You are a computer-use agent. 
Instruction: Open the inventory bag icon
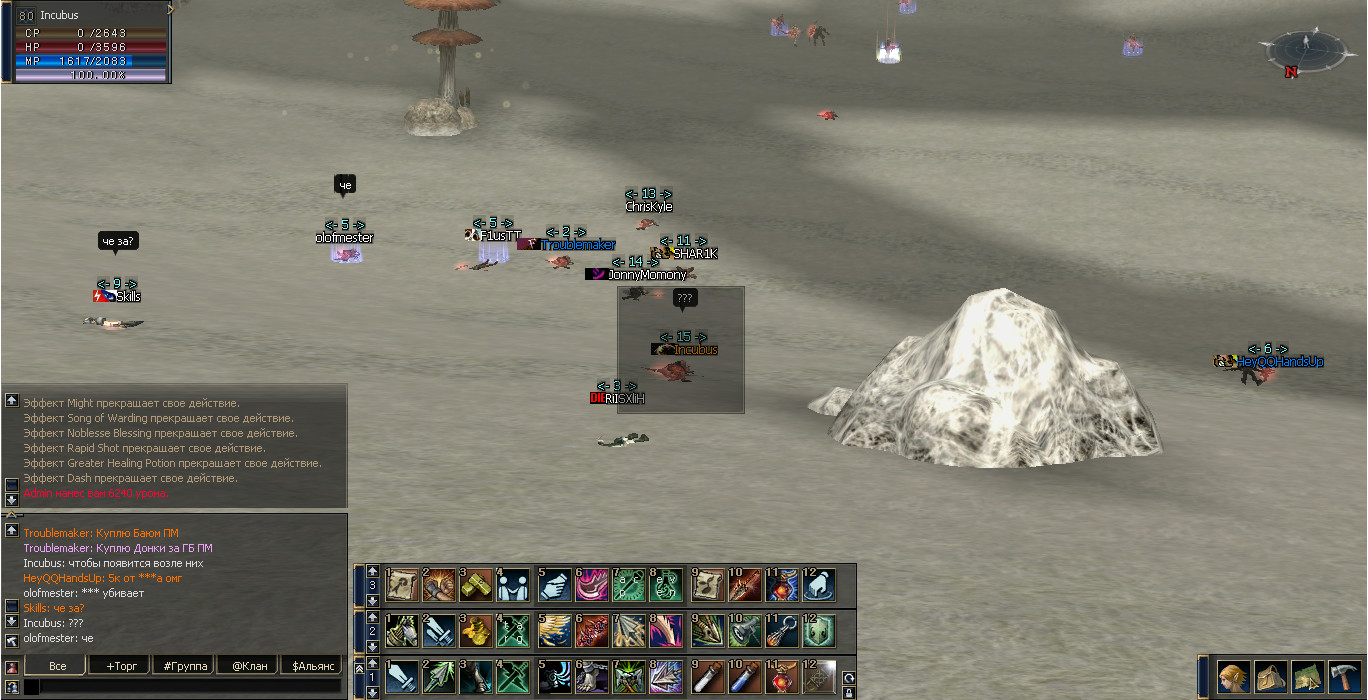tap(1270, 677)
